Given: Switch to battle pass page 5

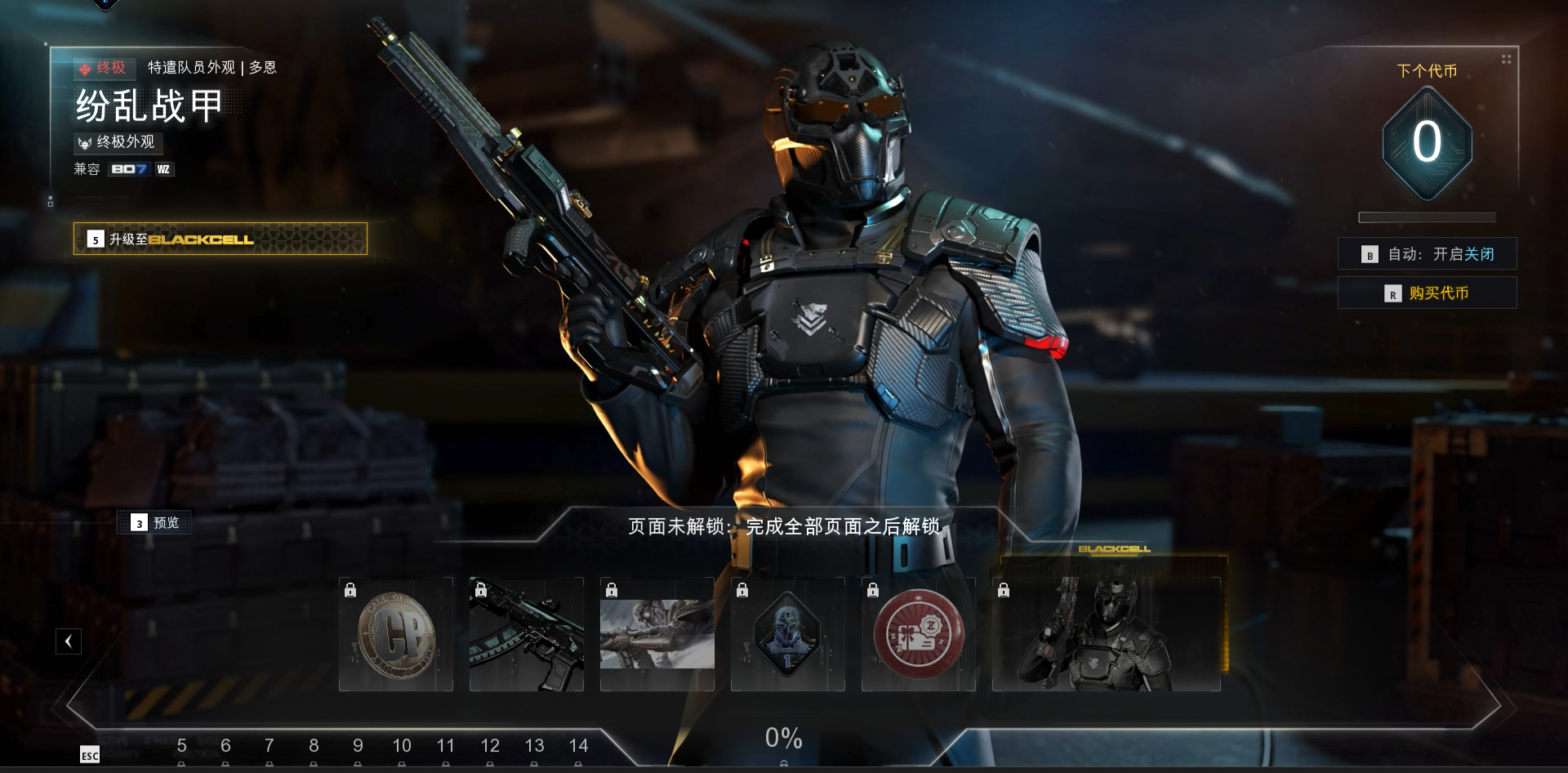Looking at the screenshot, I should tap(181, 746).
